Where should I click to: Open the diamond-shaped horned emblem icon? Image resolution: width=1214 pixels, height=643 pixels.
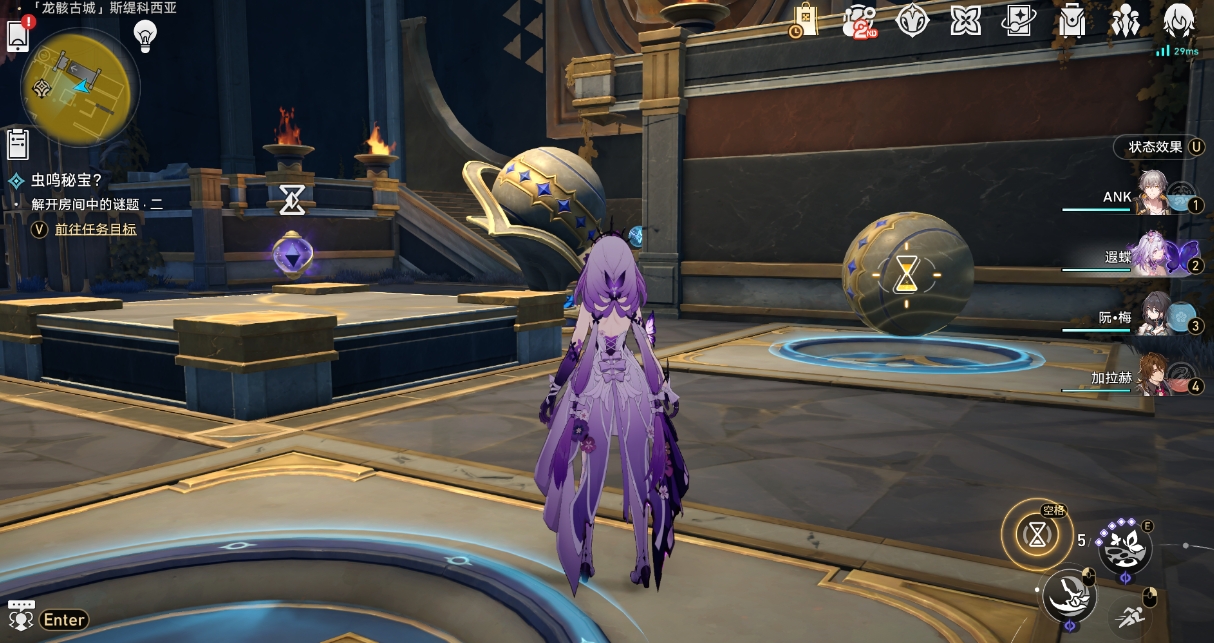pos(912,20)
